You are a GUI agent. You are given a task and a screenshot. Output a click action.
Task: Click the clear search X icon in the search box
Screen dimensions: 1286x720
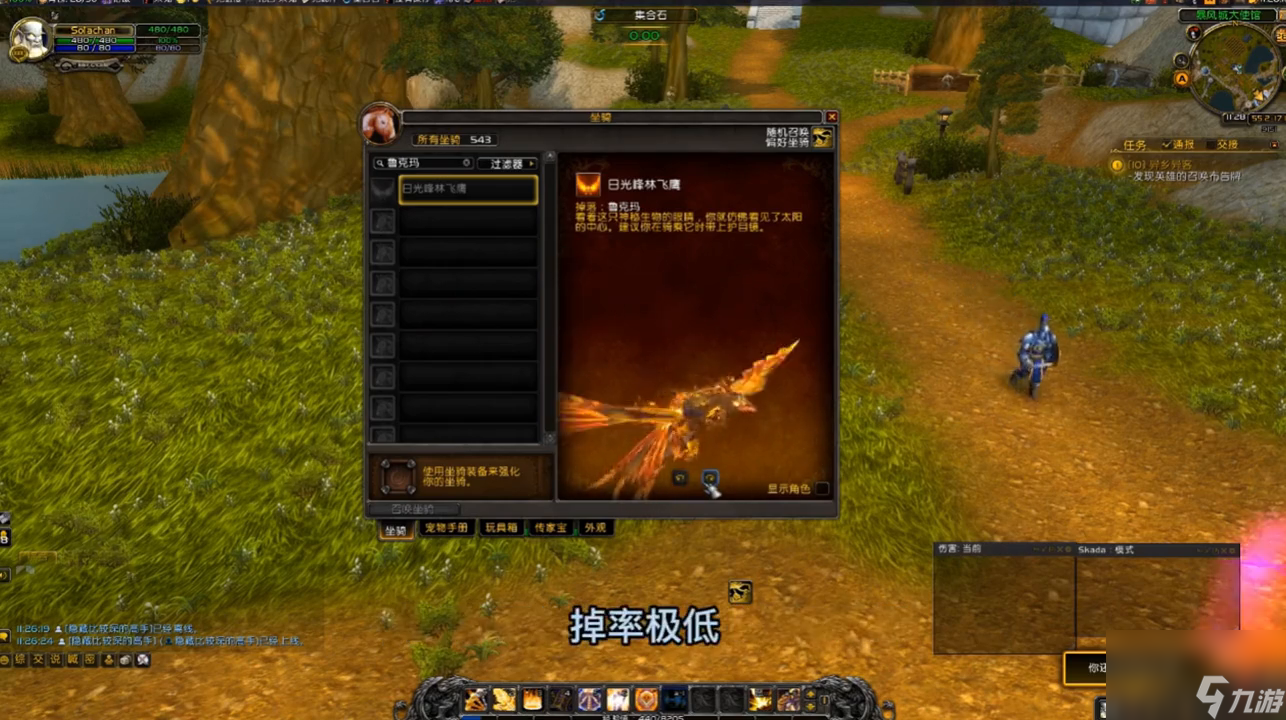tap(467, 162)
